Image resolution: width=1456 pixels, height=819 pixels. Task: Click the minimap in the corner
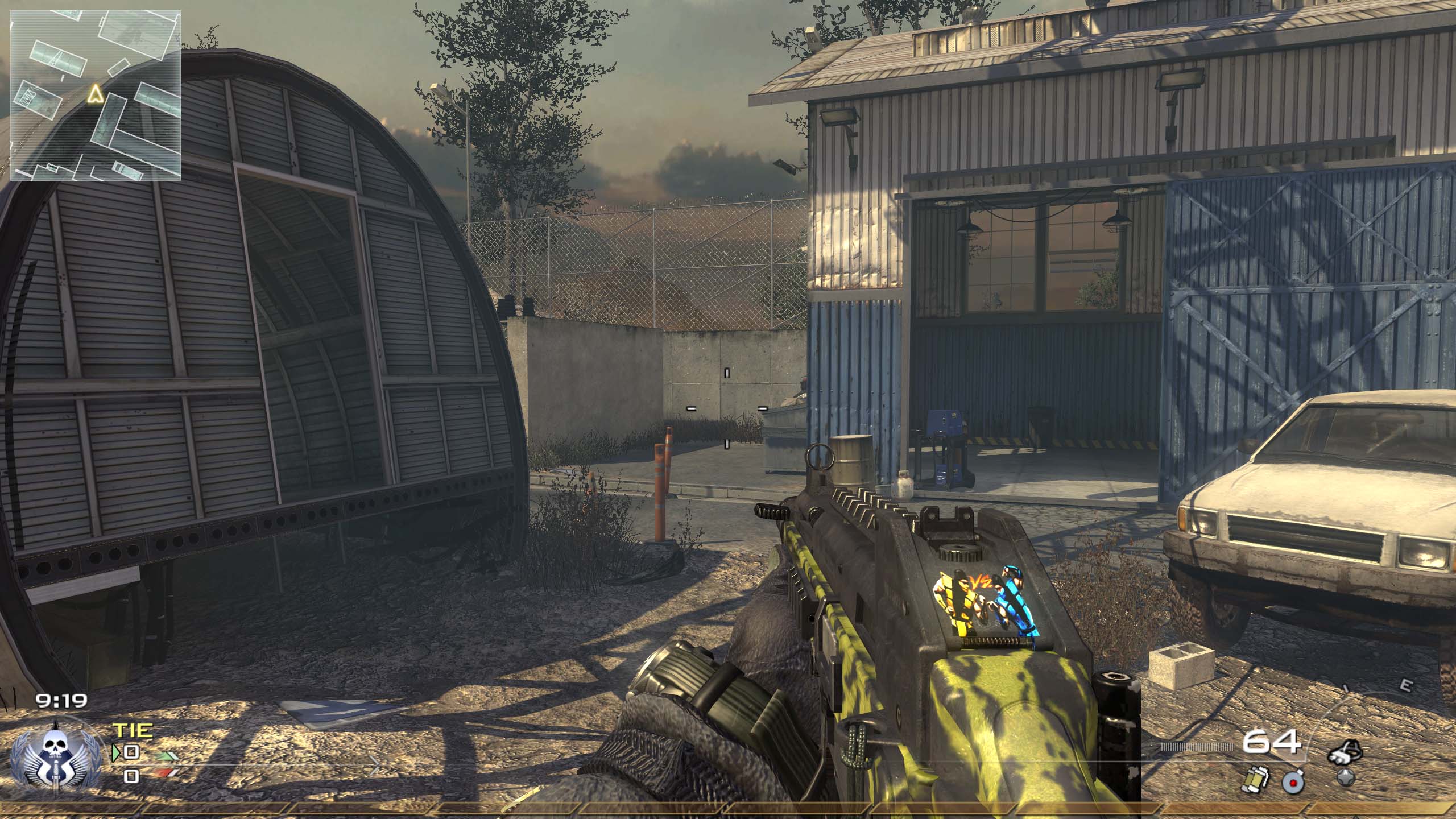[96, 95]
